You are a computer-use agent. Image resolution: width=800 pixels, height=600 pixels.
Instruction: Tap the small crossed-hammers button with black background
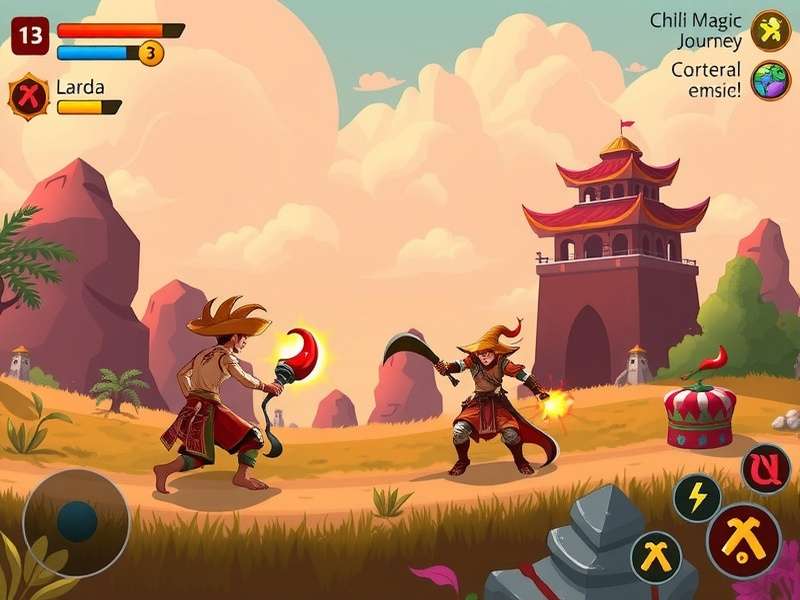click(x=656, y=556)
